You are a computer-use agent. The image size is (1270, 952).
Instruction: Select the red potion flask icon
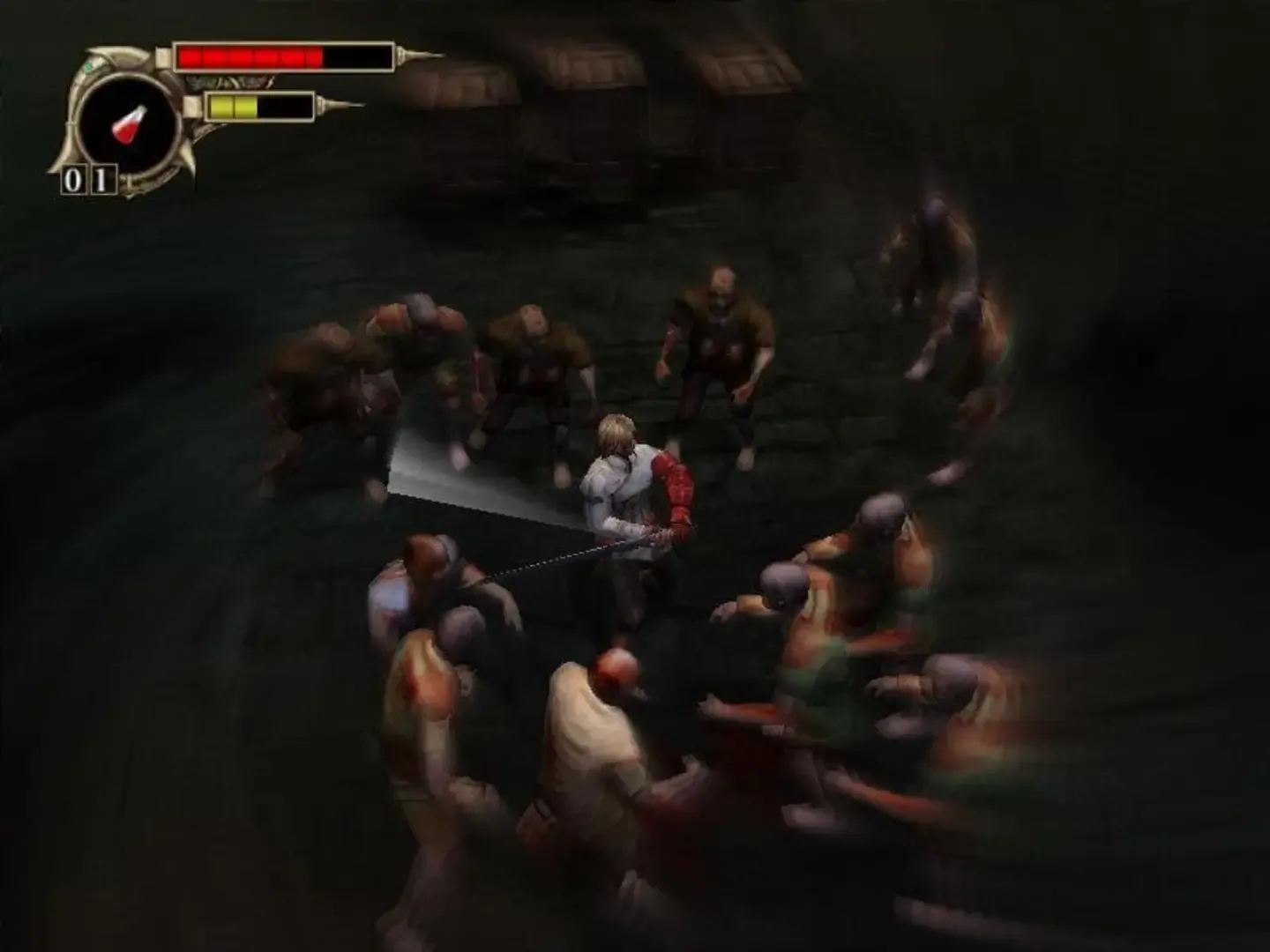click(128, 124)
